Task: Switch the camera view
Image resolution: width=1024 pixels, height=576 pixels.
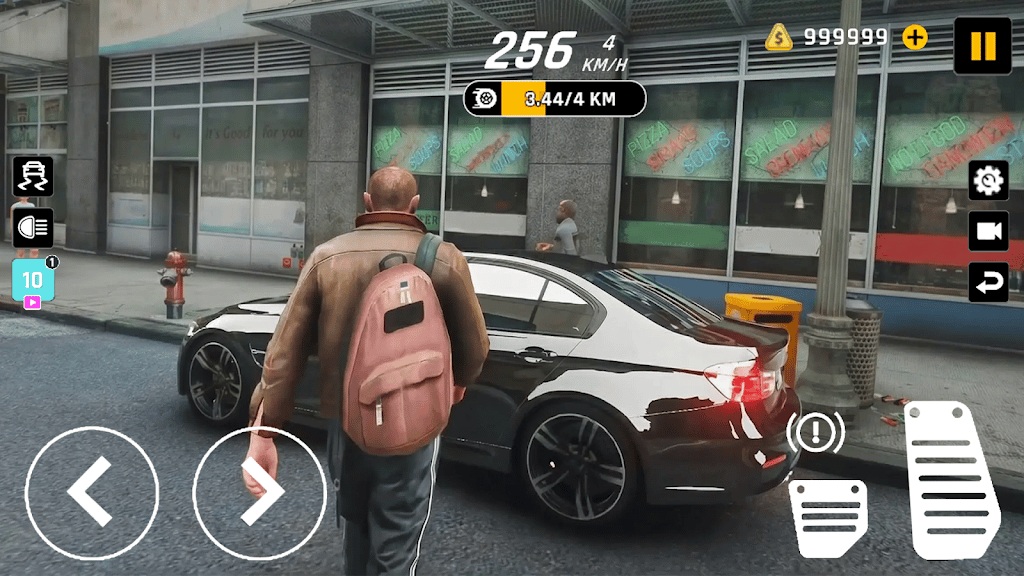Action: (988, 231)
